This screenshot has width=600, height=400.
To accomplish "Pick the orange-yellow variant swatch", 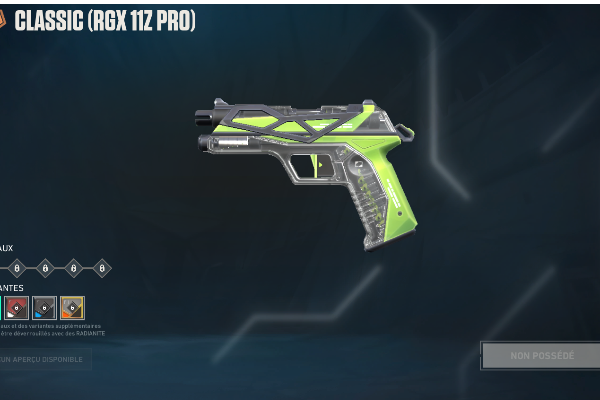I will pyautogui.click(x=72, y=307).
